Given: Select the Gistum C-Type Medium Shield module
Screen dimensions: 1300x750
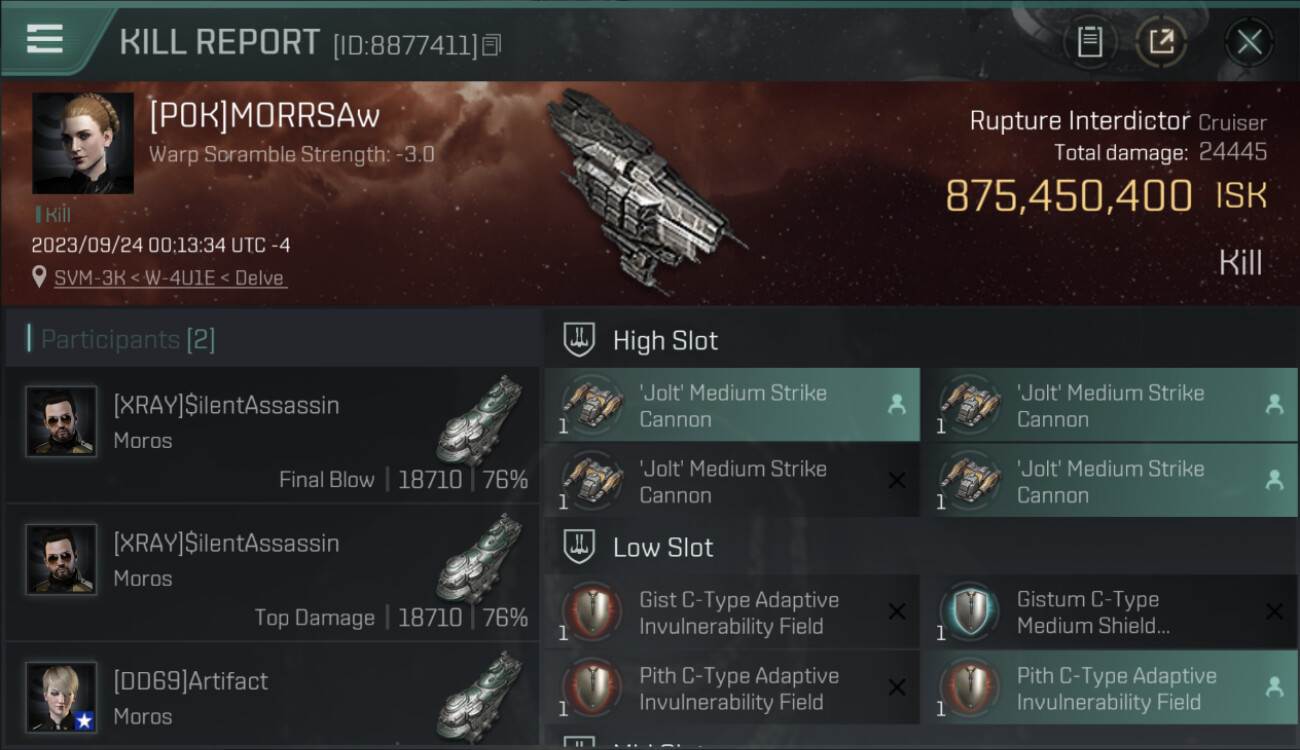Looking at the screenshot, I should point(1108,613).
